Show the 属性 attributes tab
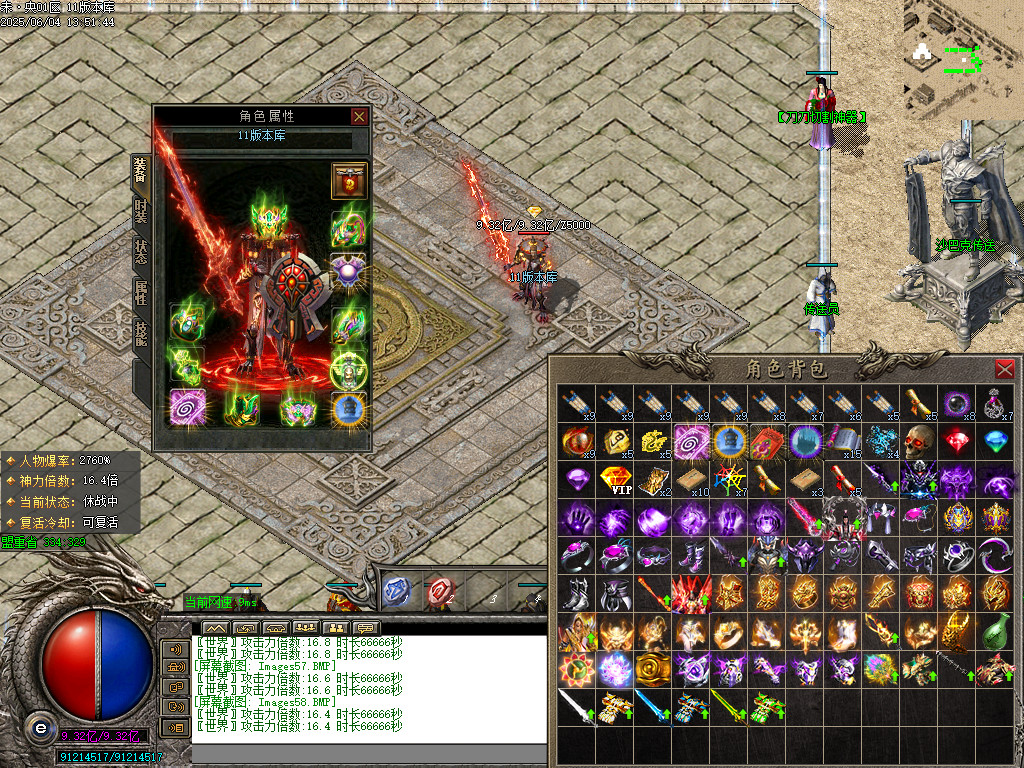The image size is (1024, 768). click(141, 292)
